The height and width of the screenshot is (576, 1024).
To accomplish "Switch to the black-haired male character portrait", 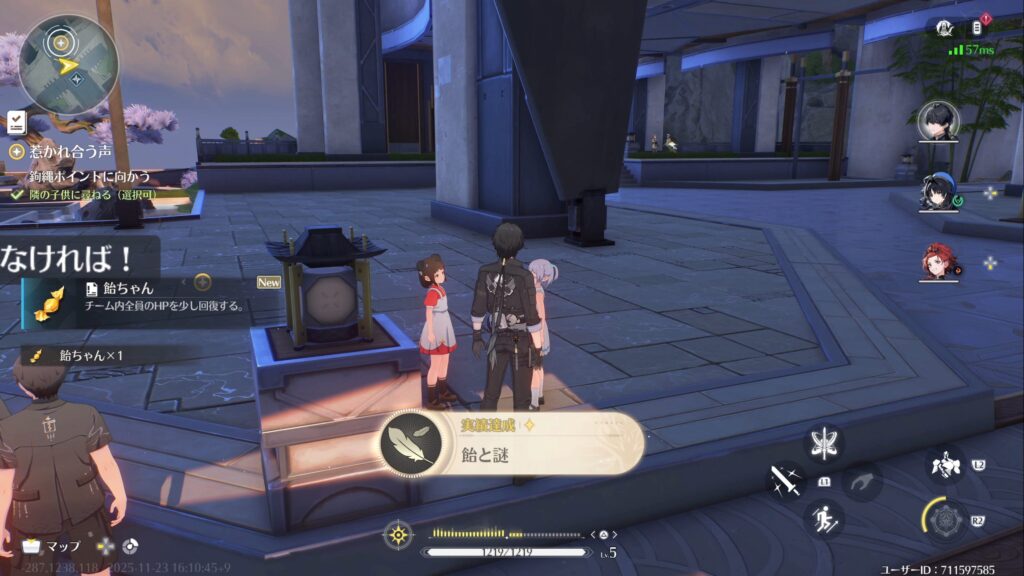I will [x=938, y=122].
